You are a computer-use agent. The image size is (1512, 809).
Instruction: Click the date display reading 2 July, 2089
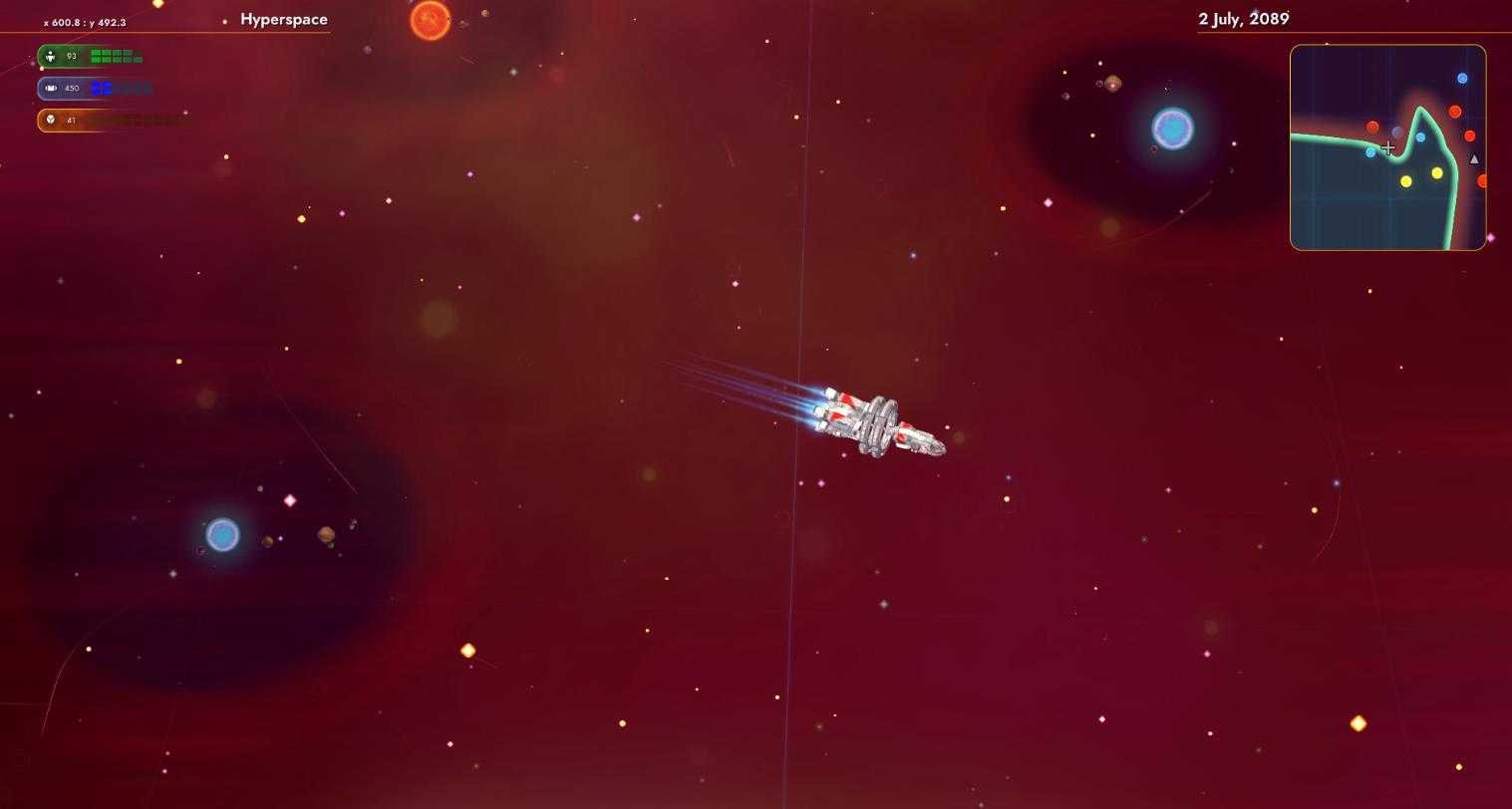[x=1241, y=18]
